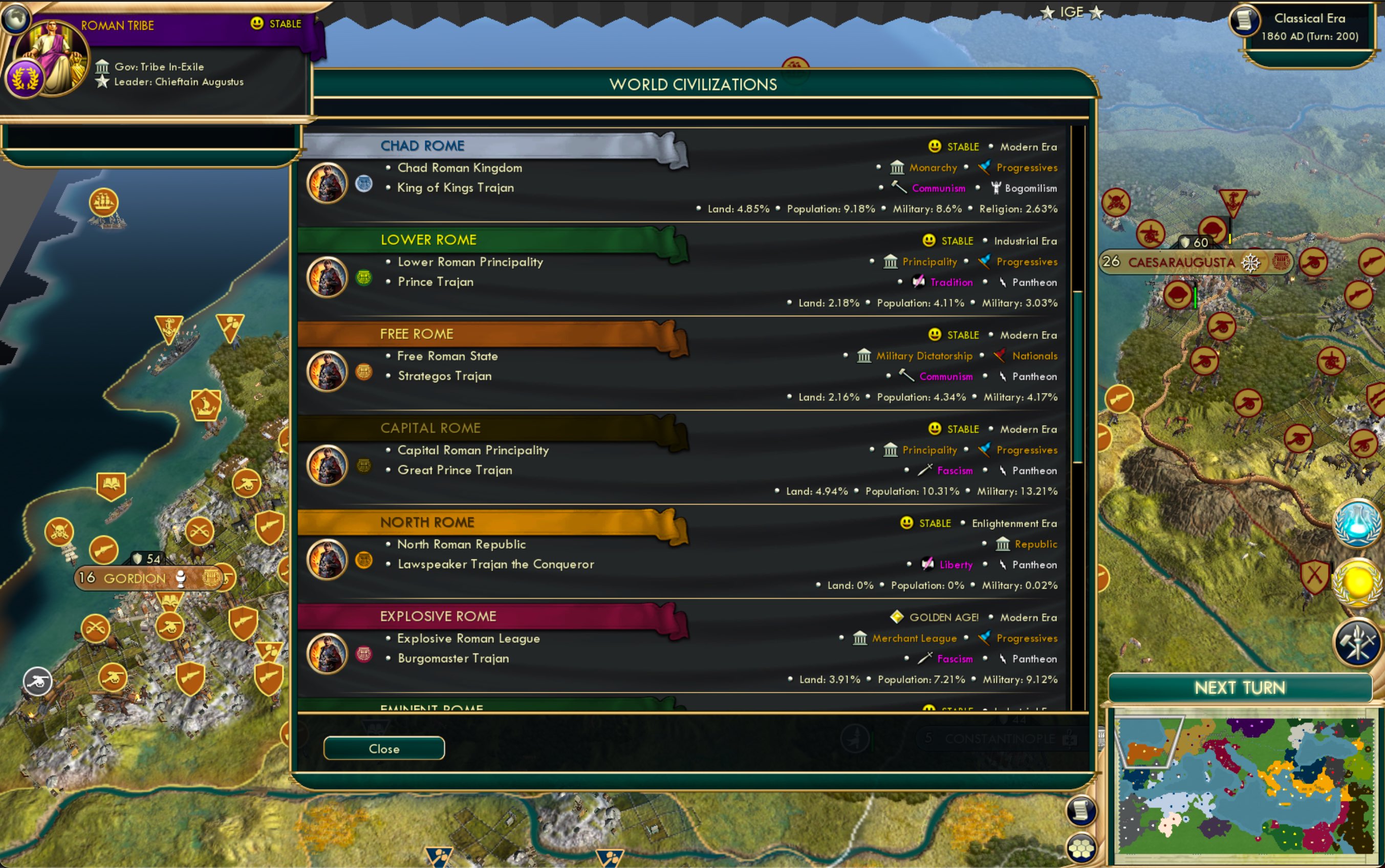Click the golden laurel medal button on right edge
The image size is (1385, 868).
(1358, 582)
